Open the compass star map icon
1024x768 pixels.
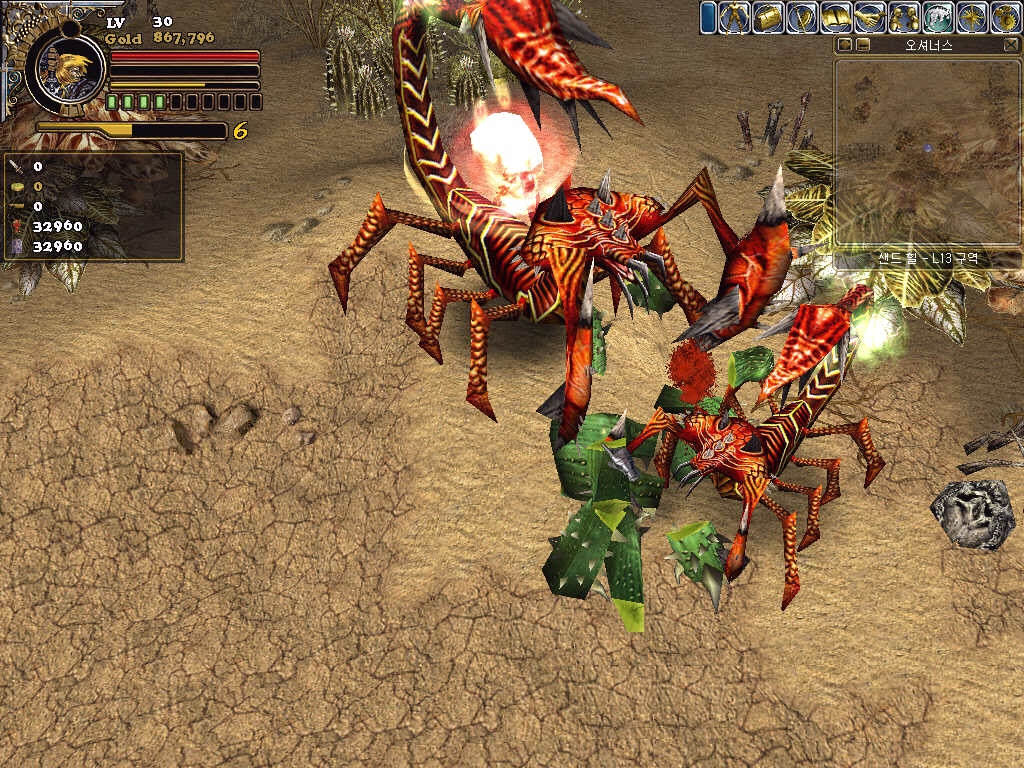coord(972,17)
